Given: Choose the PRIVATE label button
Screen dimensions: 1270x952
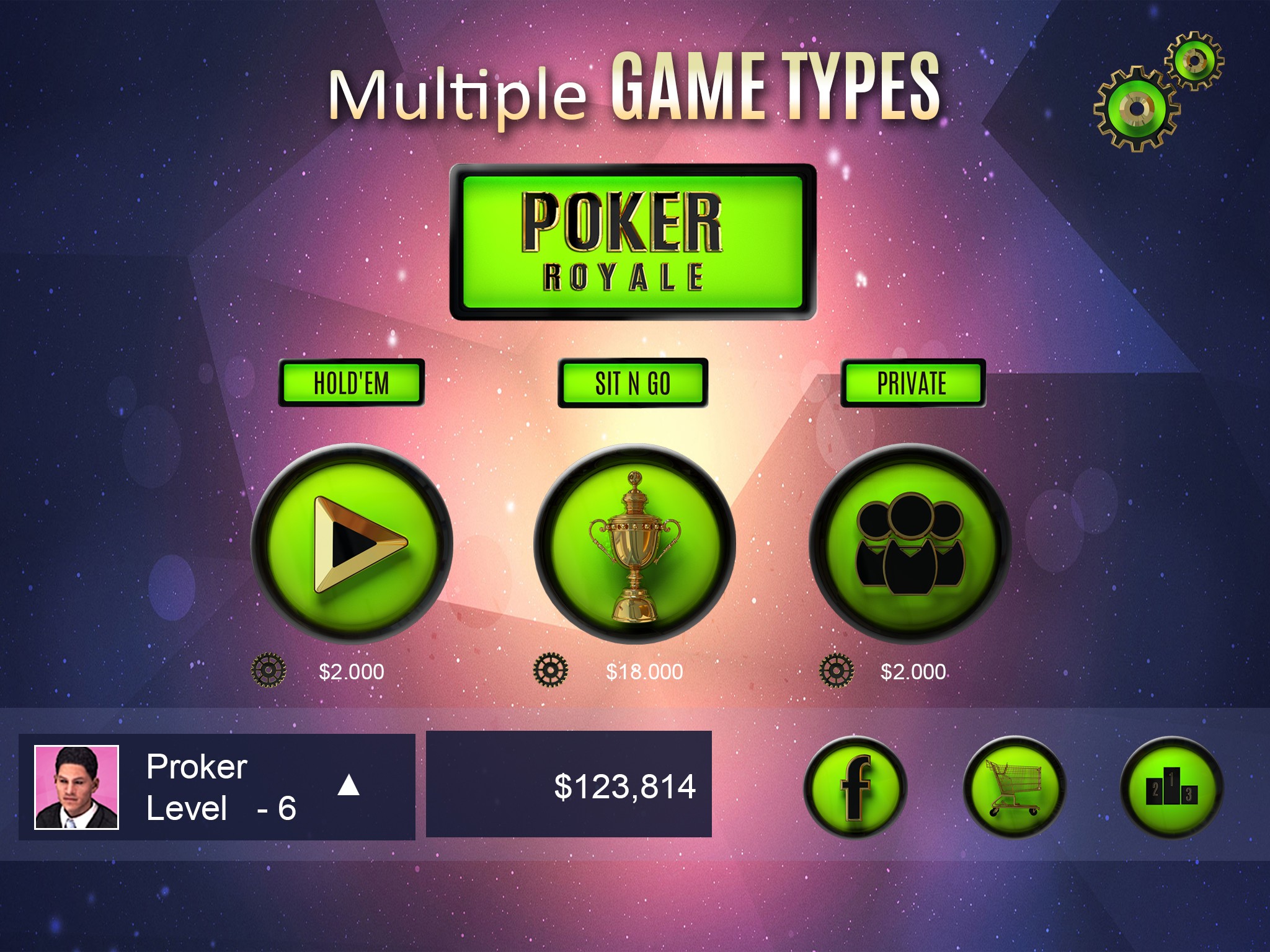Looking at the screenshot, I should click(x=912, y=383).
